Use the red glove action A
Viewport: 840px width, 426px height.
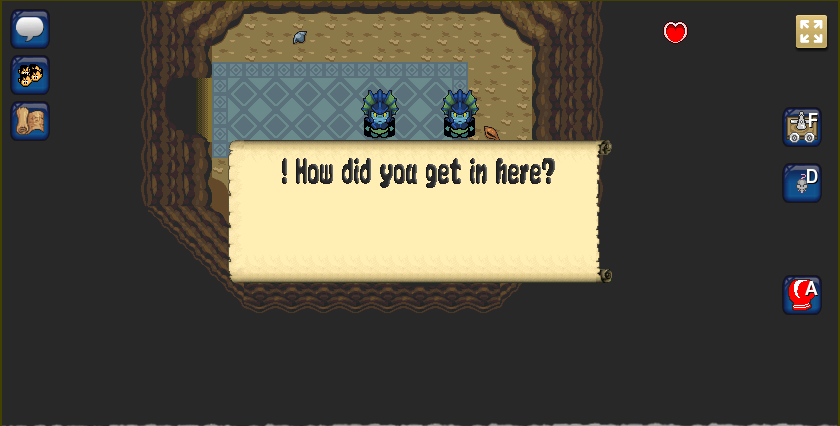tap(802, 295)
